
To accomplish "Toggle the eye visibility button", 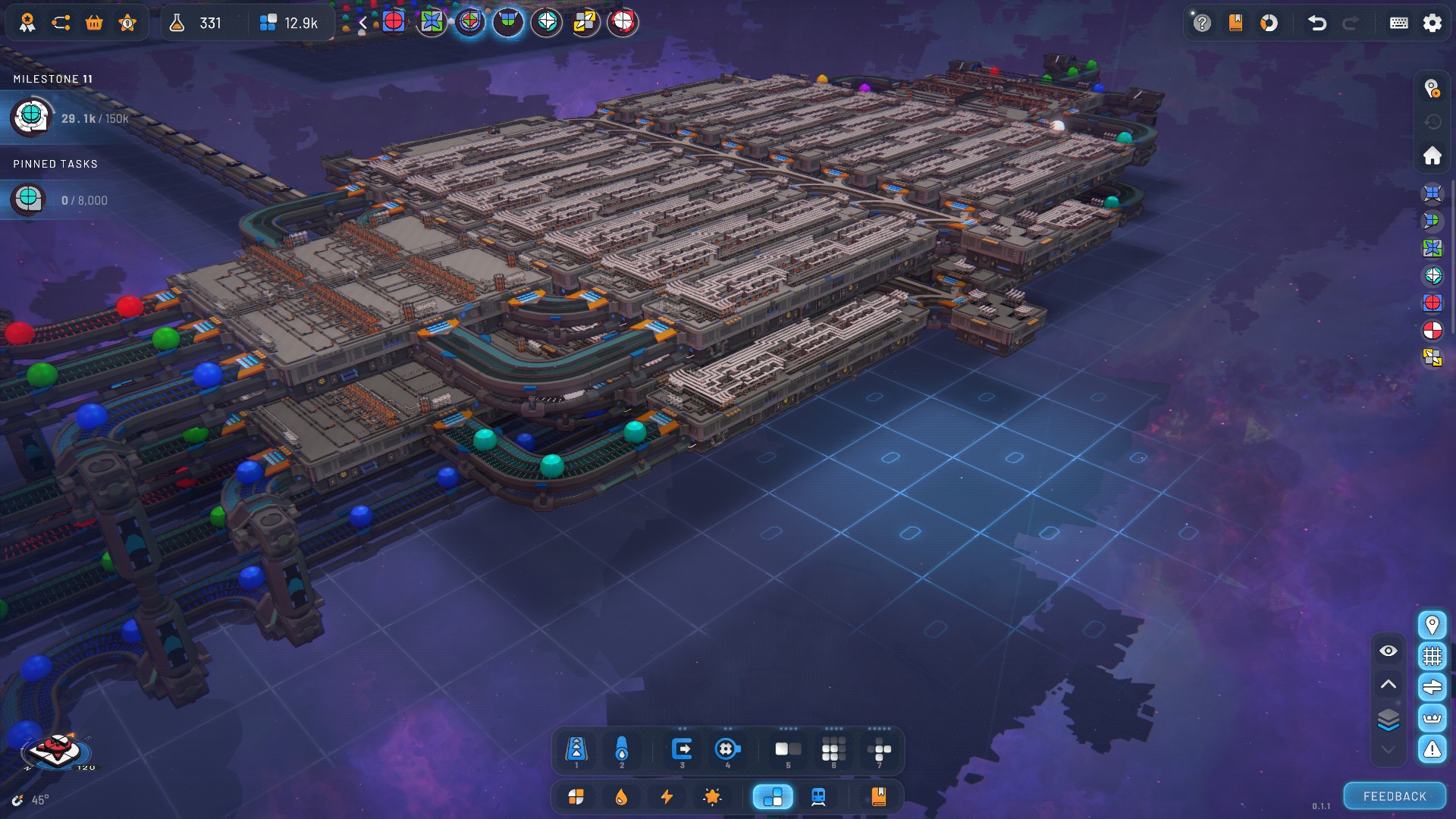I will coord(1388,651).
